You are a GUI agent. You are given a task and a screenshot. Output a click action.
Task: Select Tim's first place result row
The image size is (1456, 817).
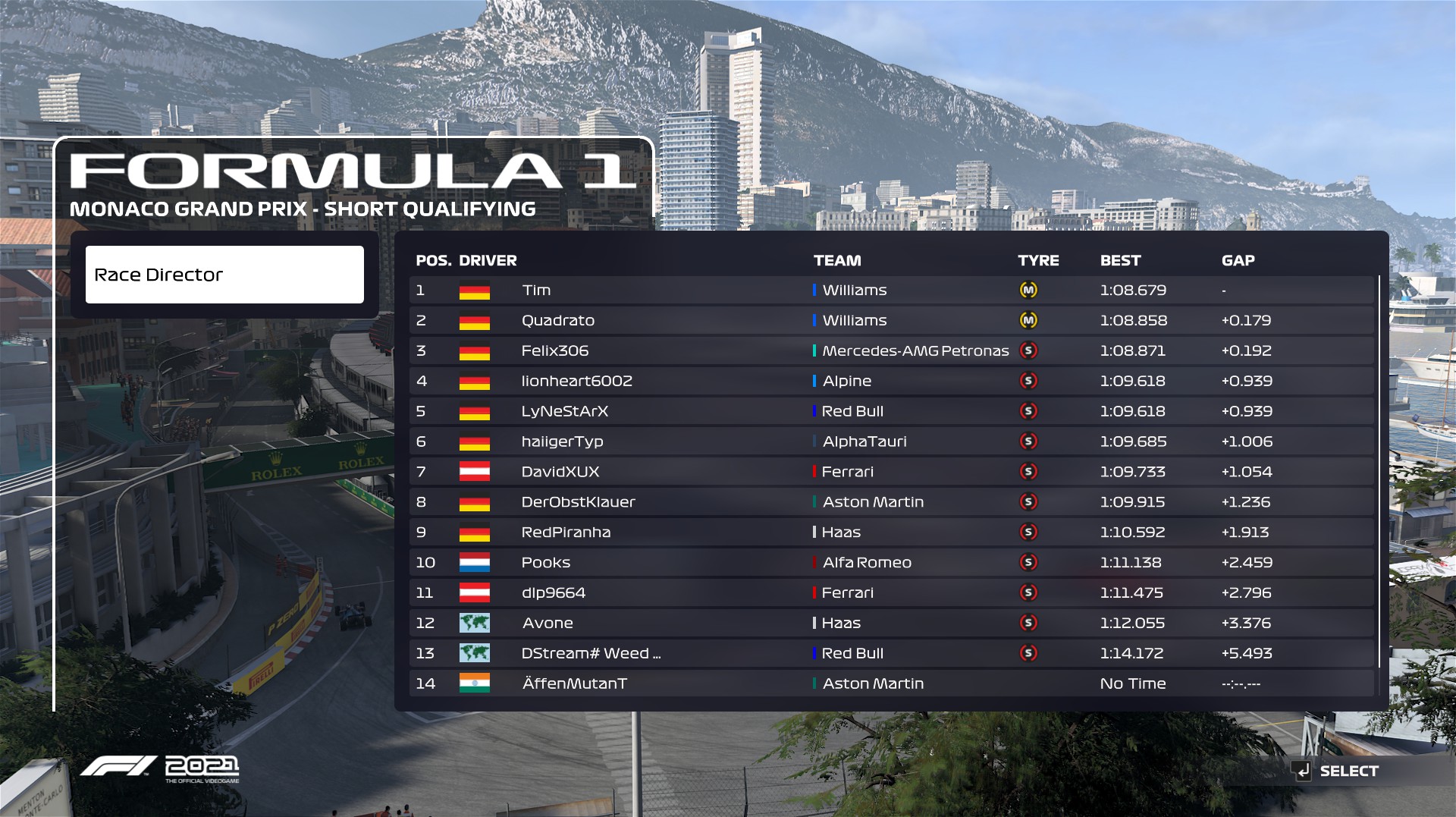(891, 291)
